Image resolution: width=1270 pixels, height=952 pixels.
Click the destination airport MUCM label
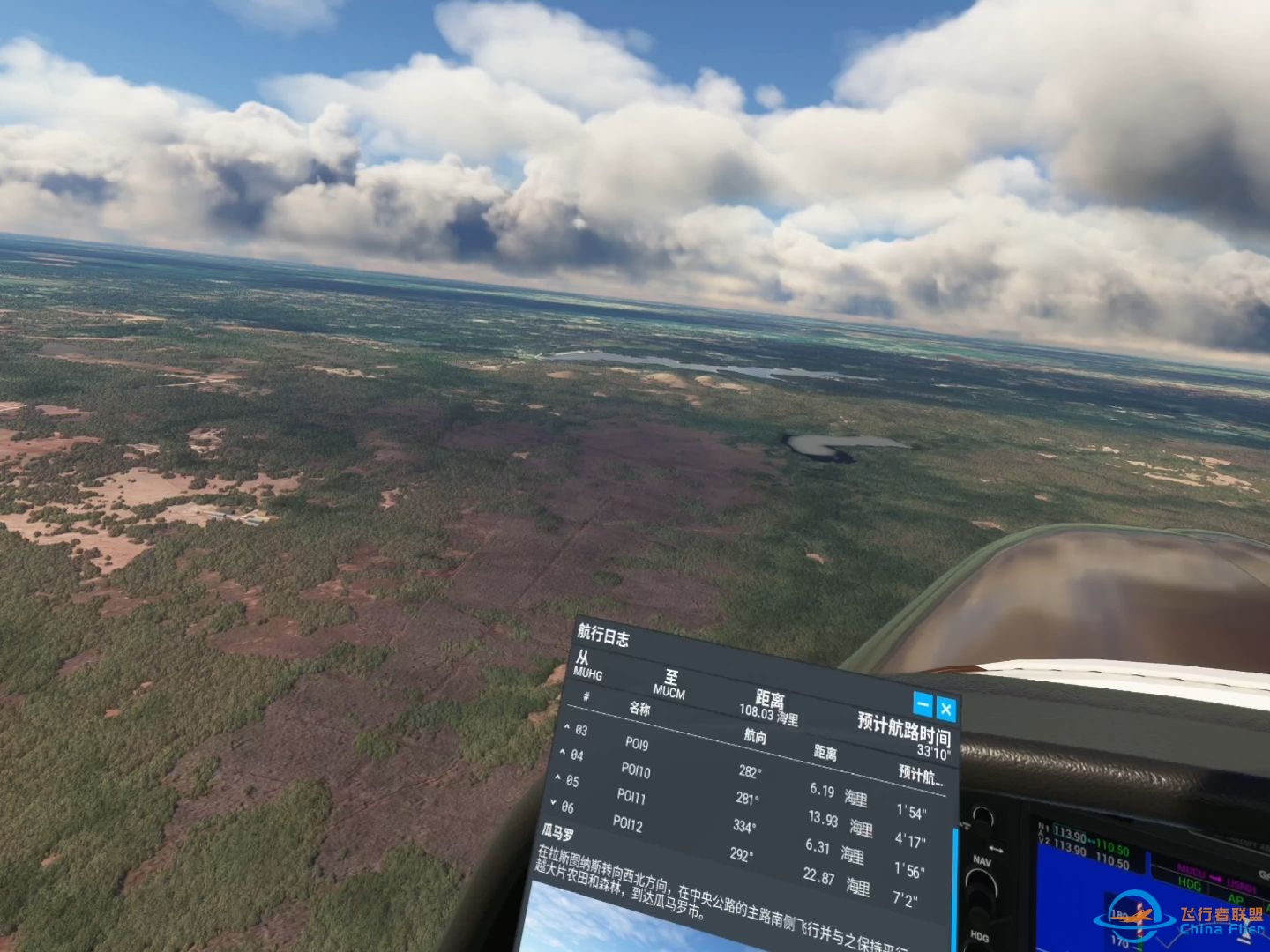coord(669,691)
